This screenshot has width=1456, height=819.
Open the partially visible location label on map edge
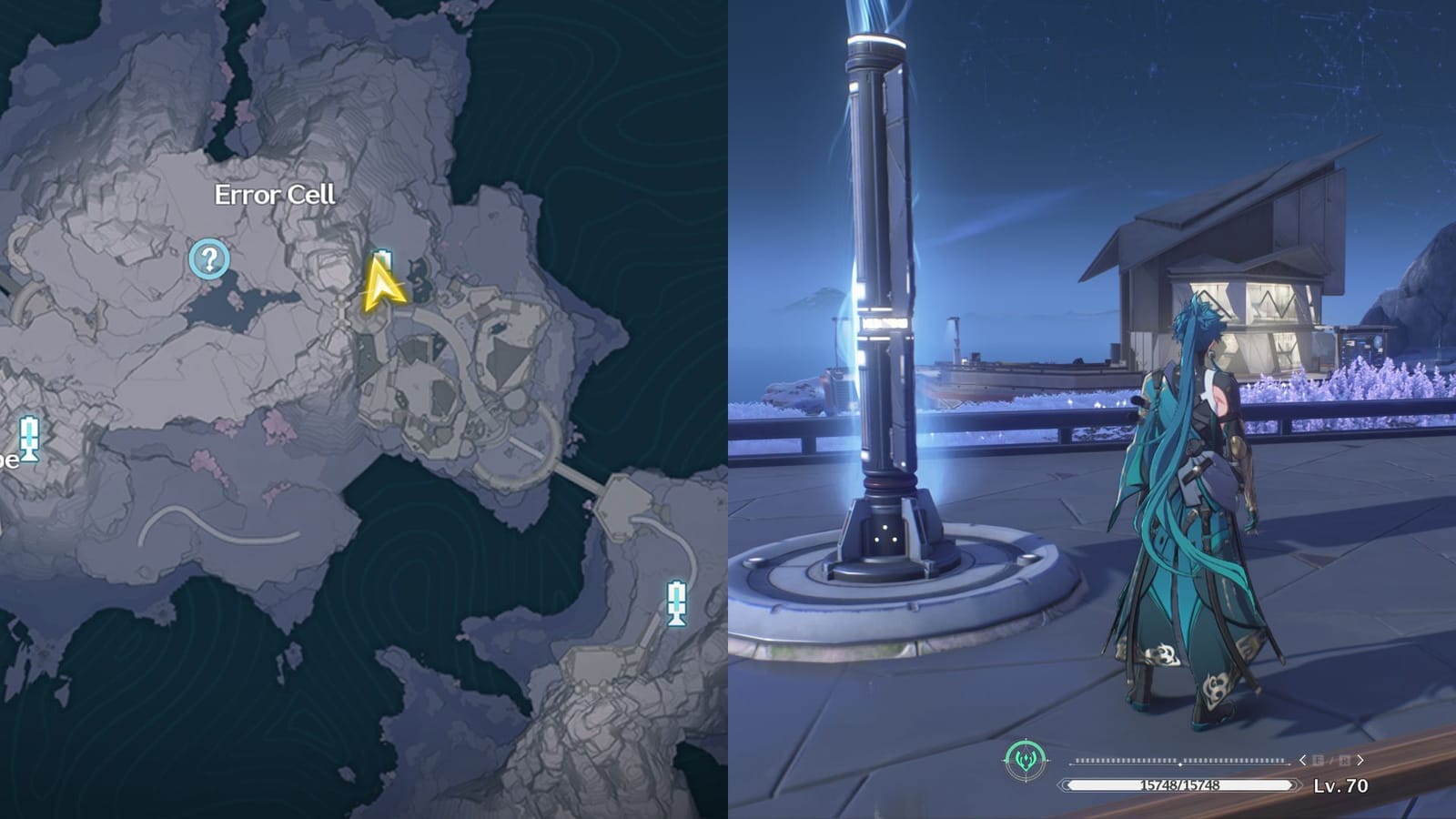point(9,460)
